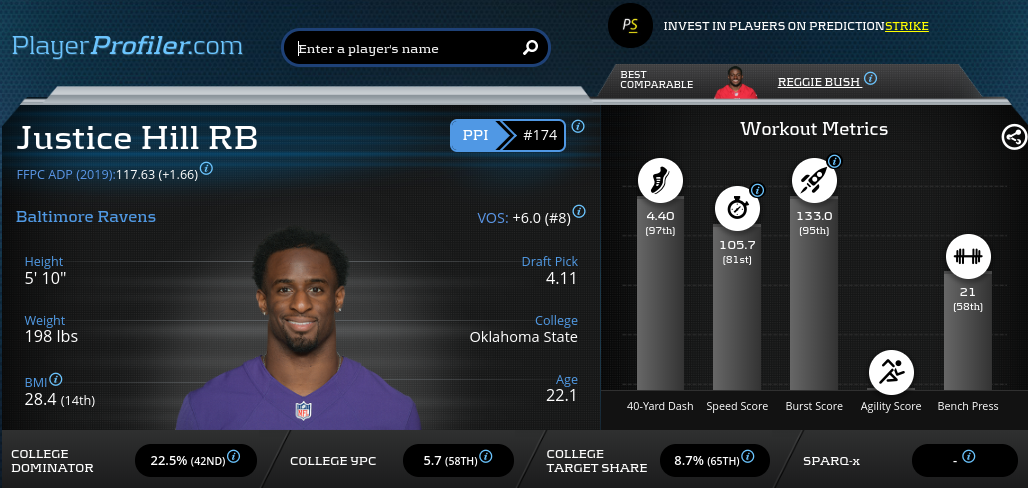This screenshot has width=1028, height=488.
Task: Click the 40-Yard Dash shoe icon
Action: pos(660,180)
